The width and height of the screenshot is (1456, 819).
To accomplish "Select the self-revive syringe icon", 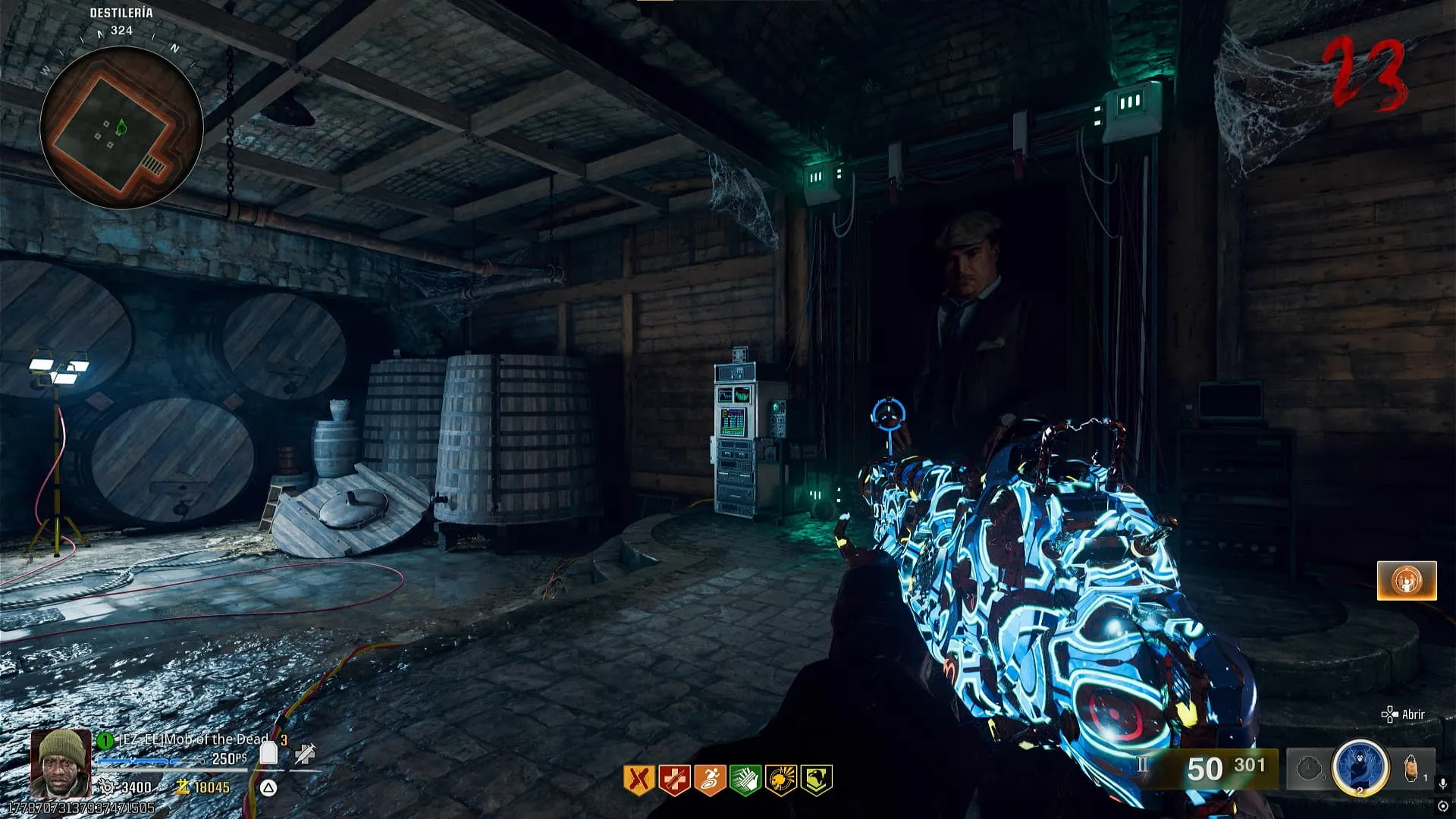I will 306,754.
